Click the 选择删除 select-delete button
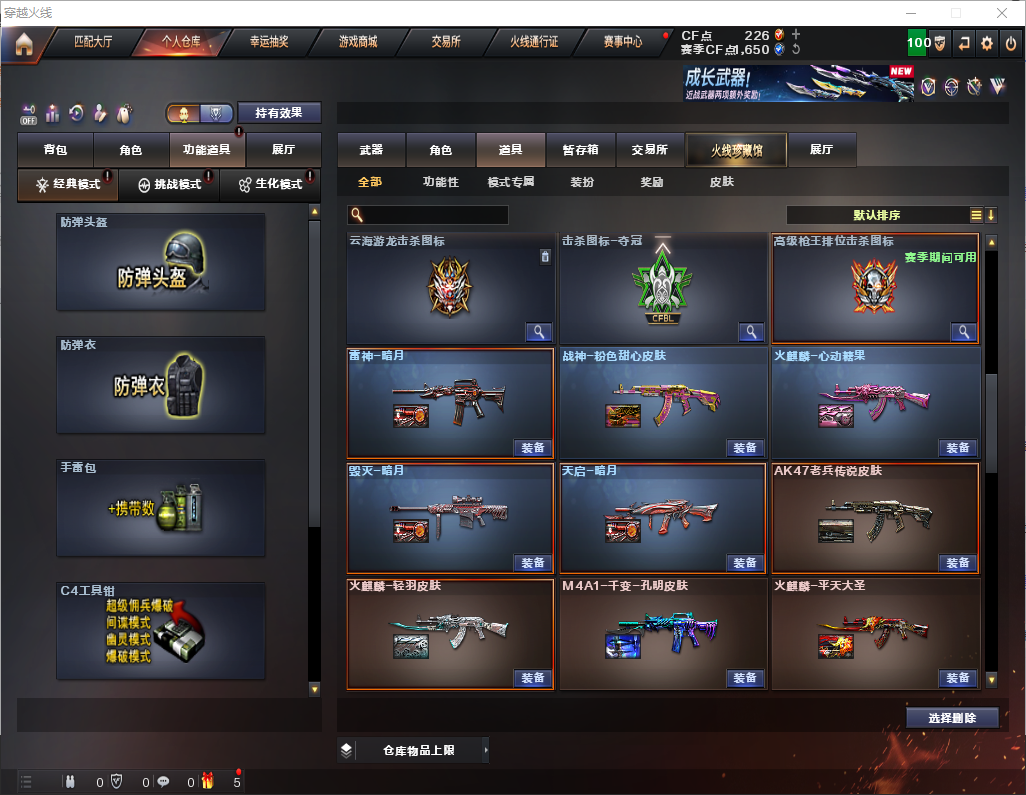Viewport: 1026px width, 795px height. (952, 718)
